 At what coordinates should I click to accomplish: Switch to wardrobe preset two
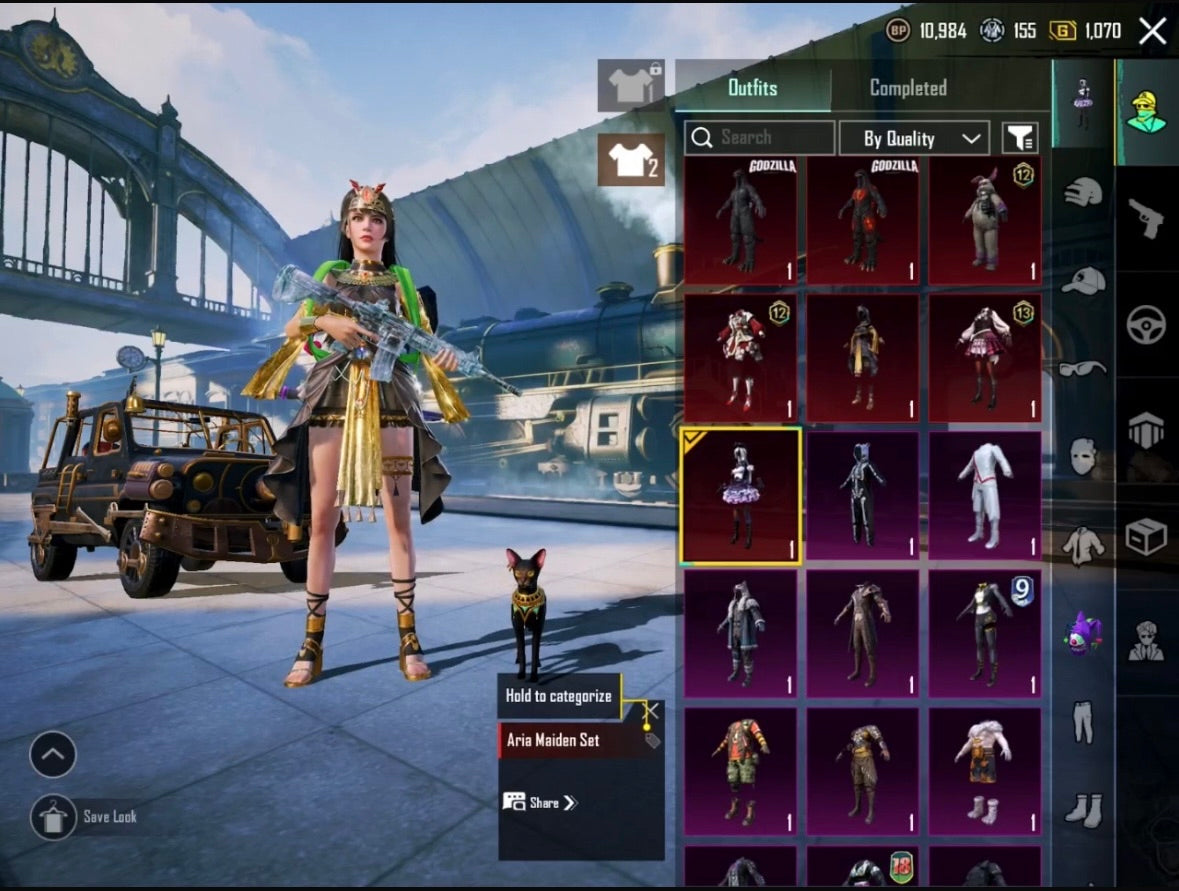(631, 160)
